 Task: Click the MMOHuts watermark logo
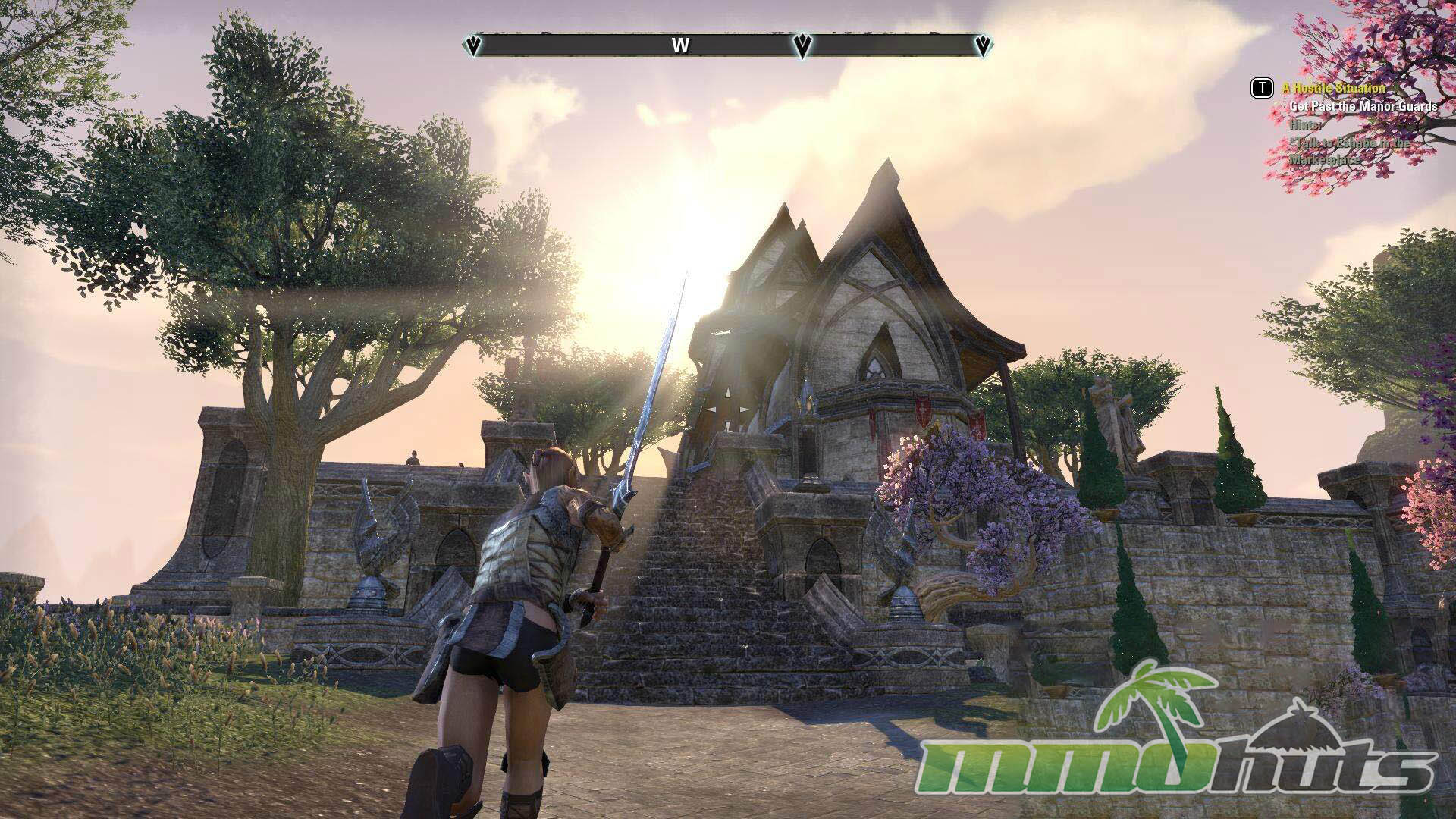(1179, 747)
